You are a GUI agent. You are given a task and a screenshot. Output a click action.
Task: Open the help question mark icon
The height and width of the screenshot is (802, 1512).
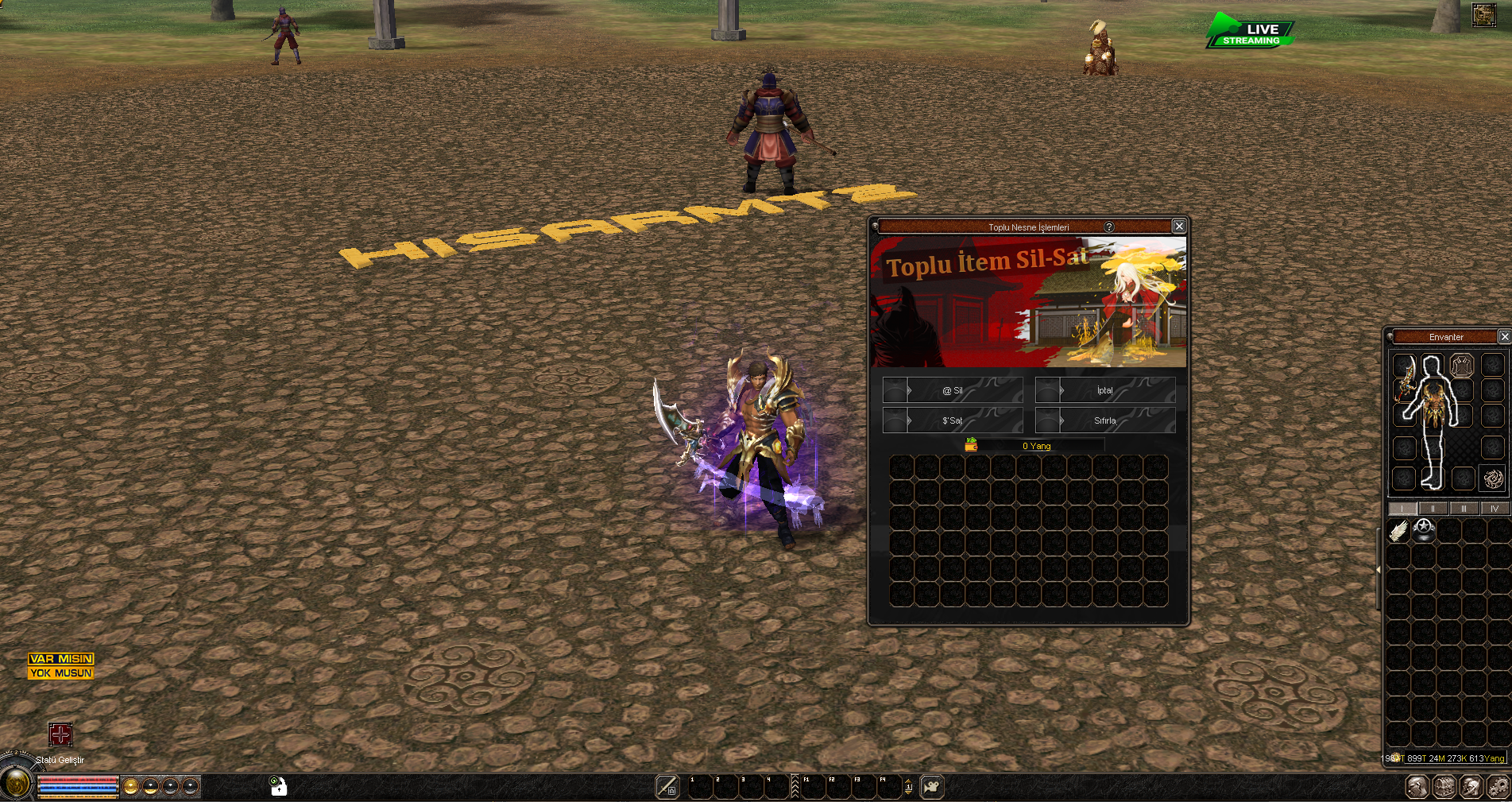pos(1109,227)
